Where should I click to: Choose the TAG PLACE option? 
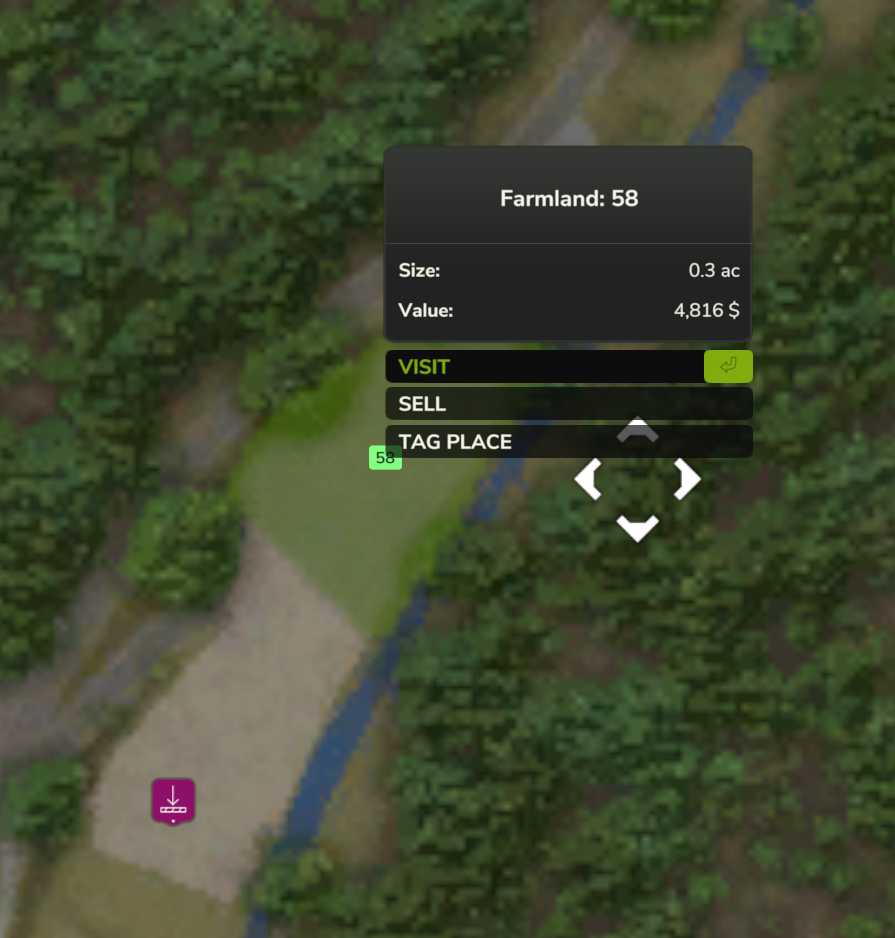500,442
